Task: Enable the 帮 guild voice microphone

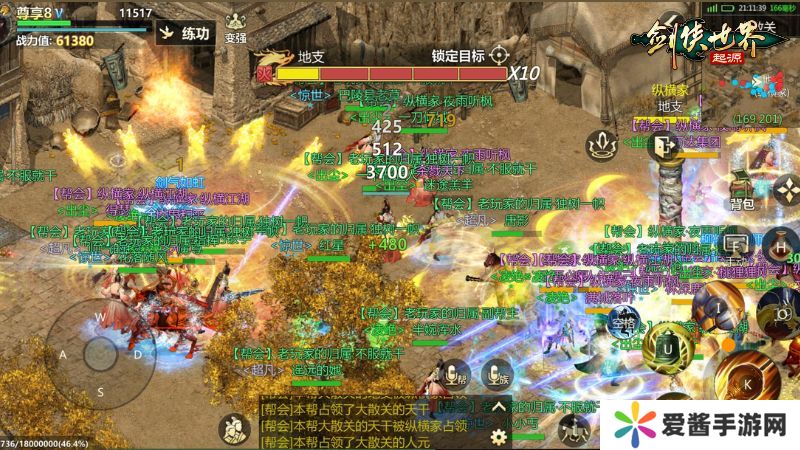Action: pyautogui.click(x=454, y=375)
